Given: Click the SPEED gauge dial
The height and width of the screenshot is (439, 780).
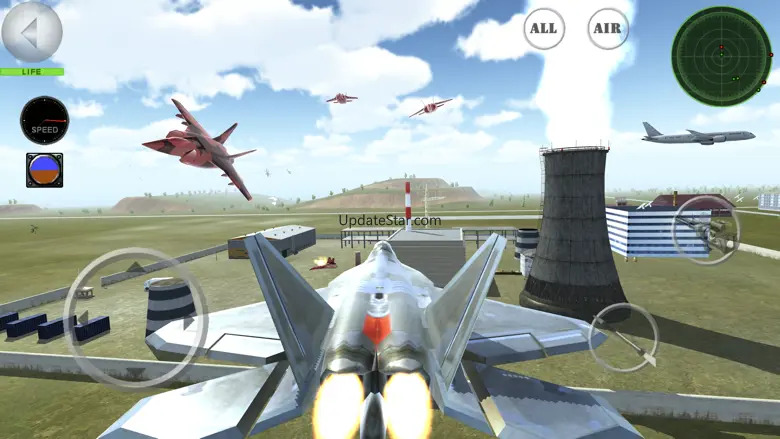Looking at the screenshot, I should pyautogui.click(x=44, y=121).
